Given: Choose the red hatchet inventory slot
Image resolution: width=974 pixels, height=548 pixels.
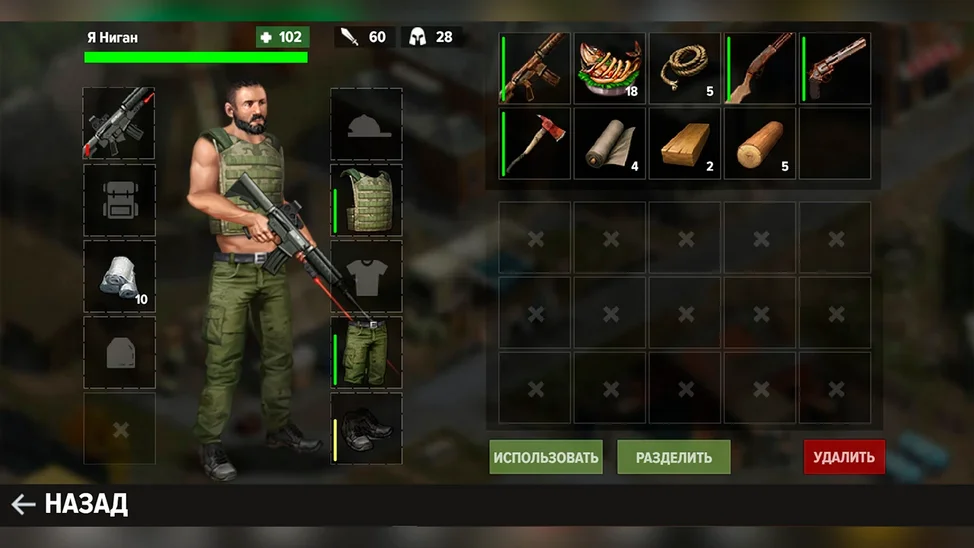Looking at the screenshot, I should click(x=536, y=144).
